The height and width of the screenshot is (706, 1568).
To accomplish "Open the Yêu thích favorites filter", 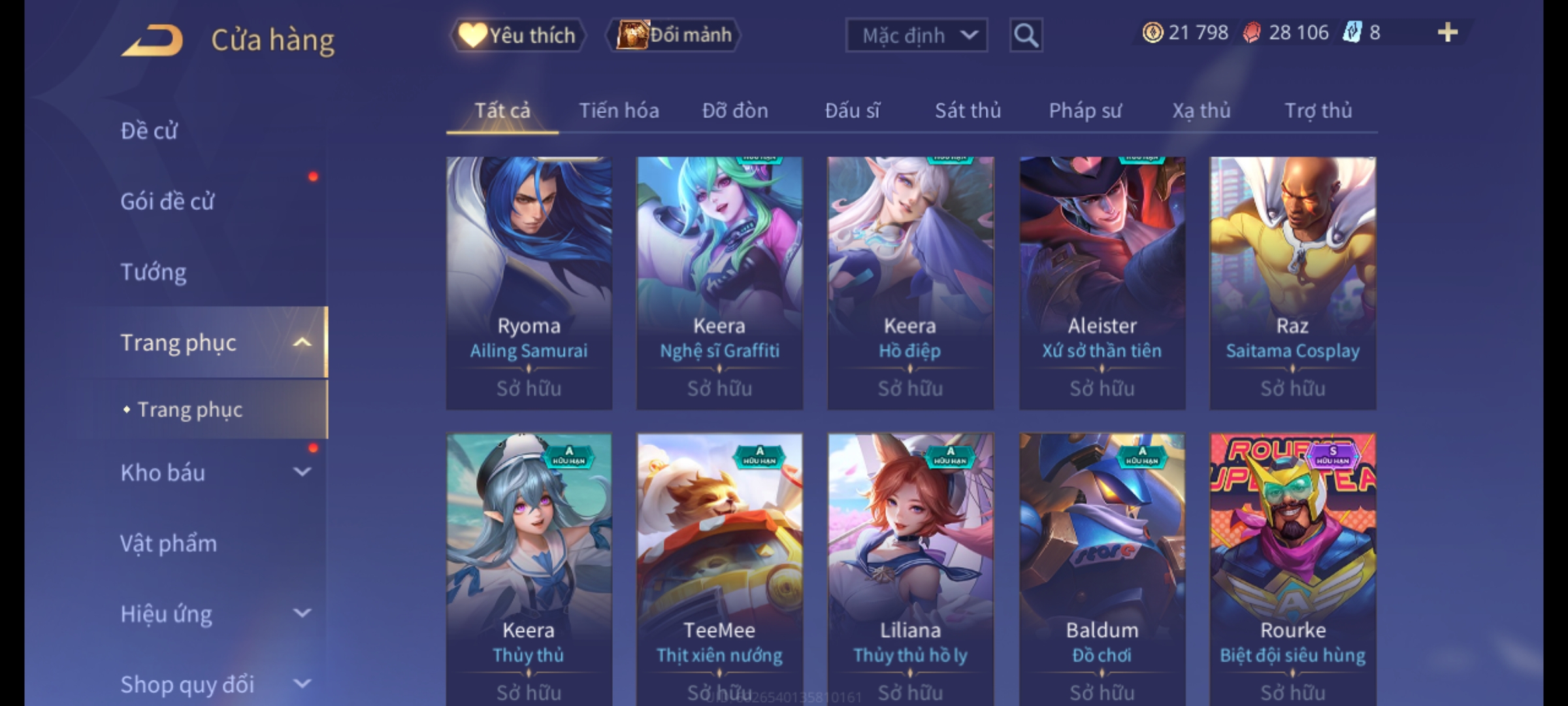I will click(x=517, y=35).
